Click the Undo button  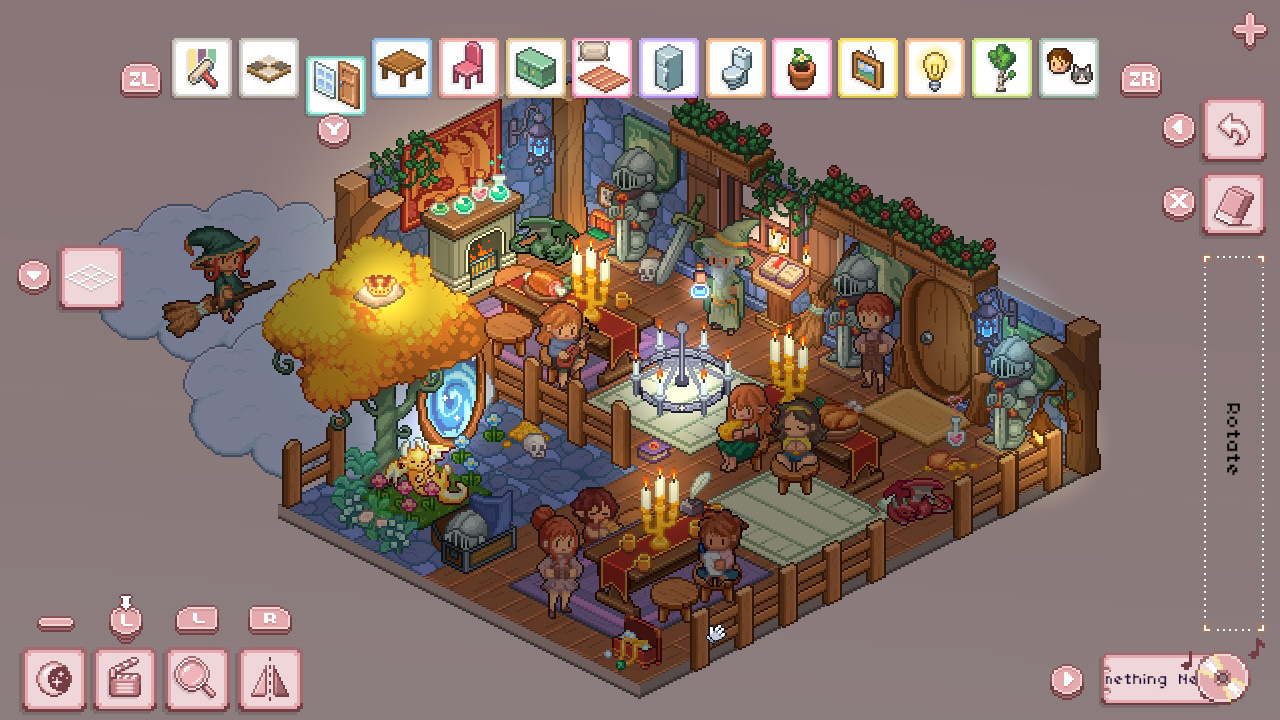click(x=1233, y=131)
